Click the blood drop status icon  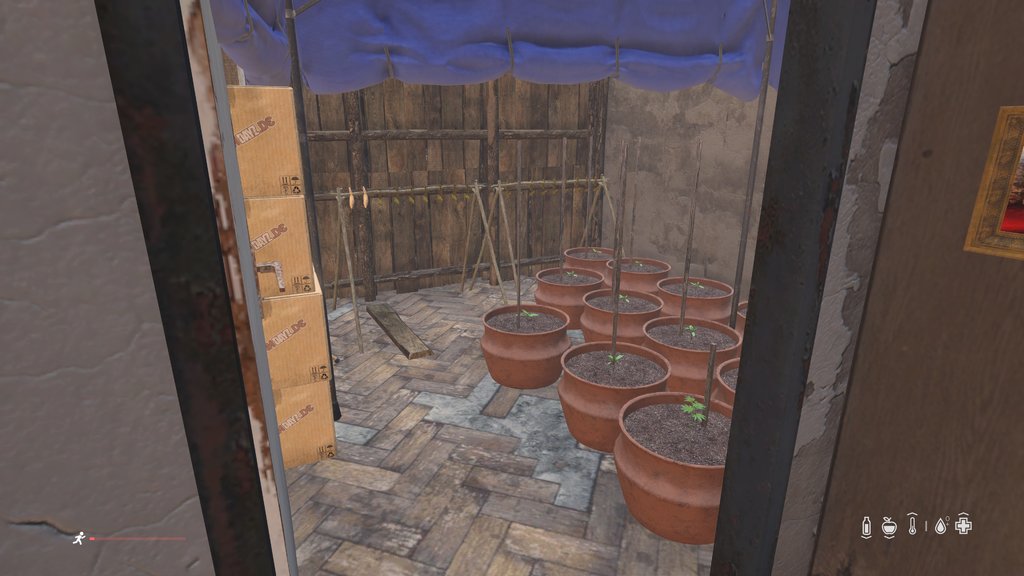click(x=941, y=526)
